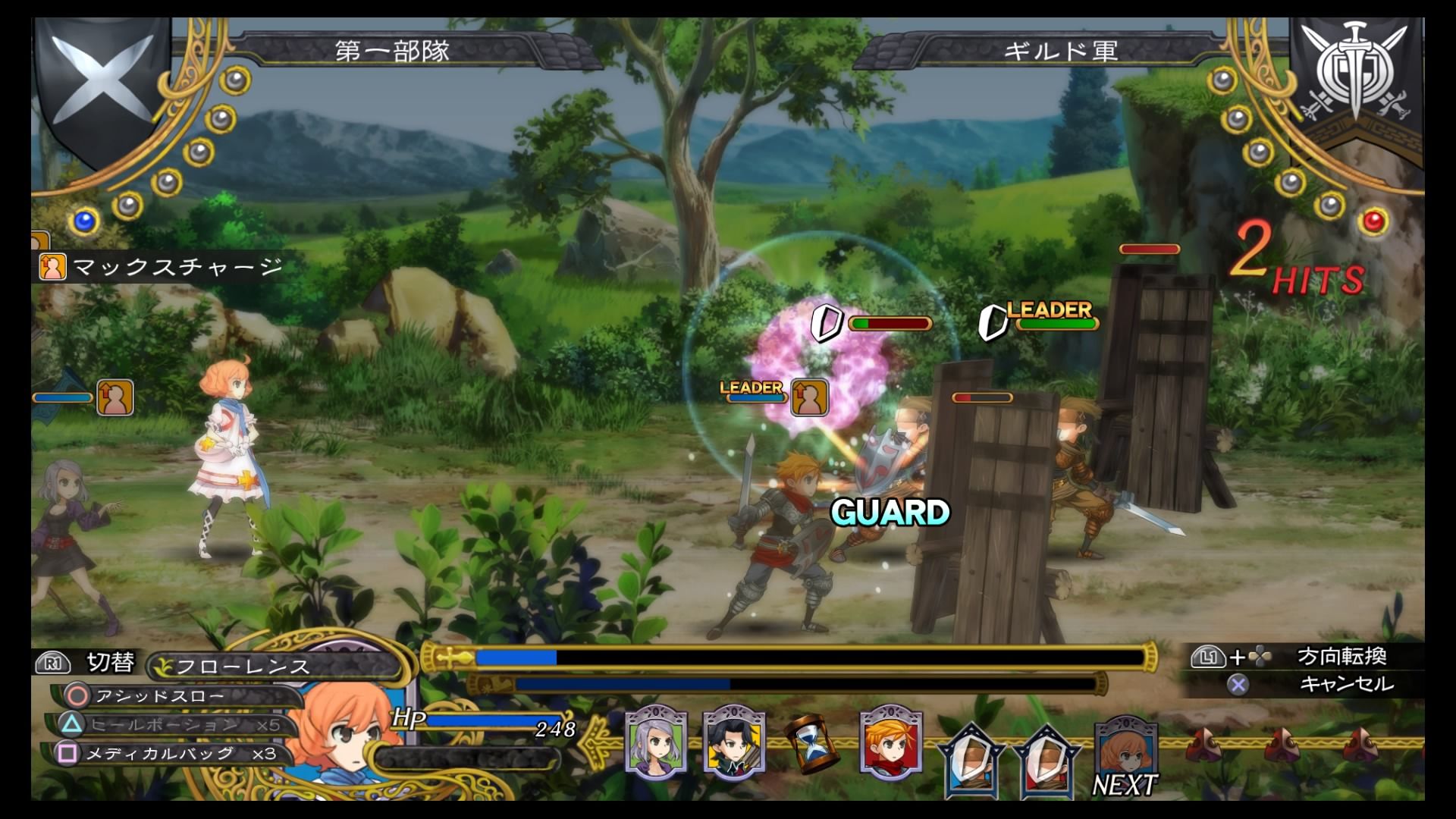
Task: Click the 方向転換 direction change option
Action: [1341, 657]
